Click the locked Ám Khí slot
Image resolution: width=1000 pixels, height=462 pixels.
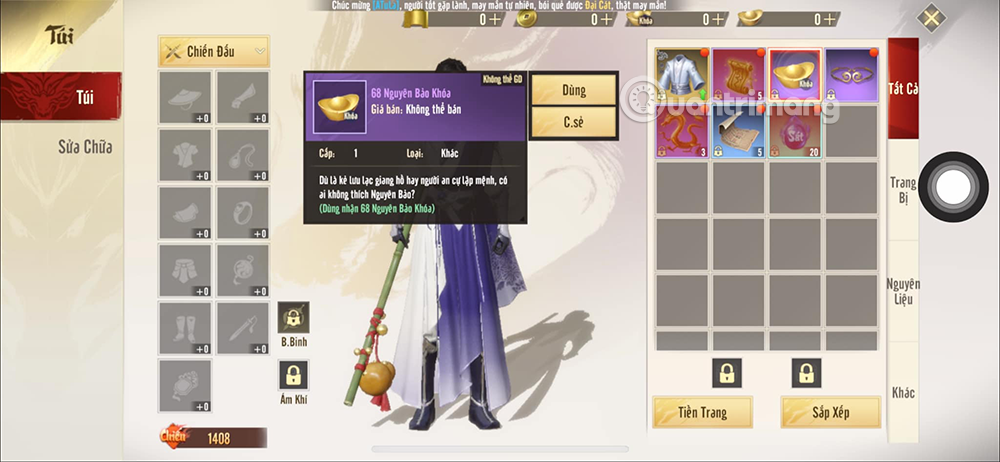pyautogui.click(x=294, y=375)
